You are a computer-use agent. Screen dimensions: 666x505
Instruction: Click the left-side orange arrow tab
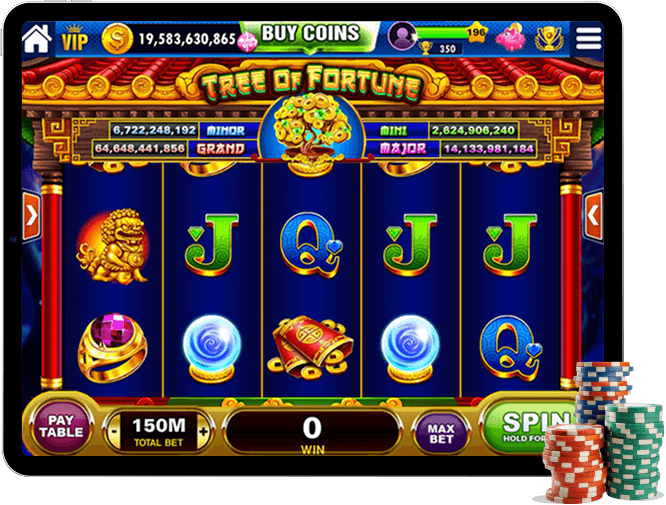31,213
